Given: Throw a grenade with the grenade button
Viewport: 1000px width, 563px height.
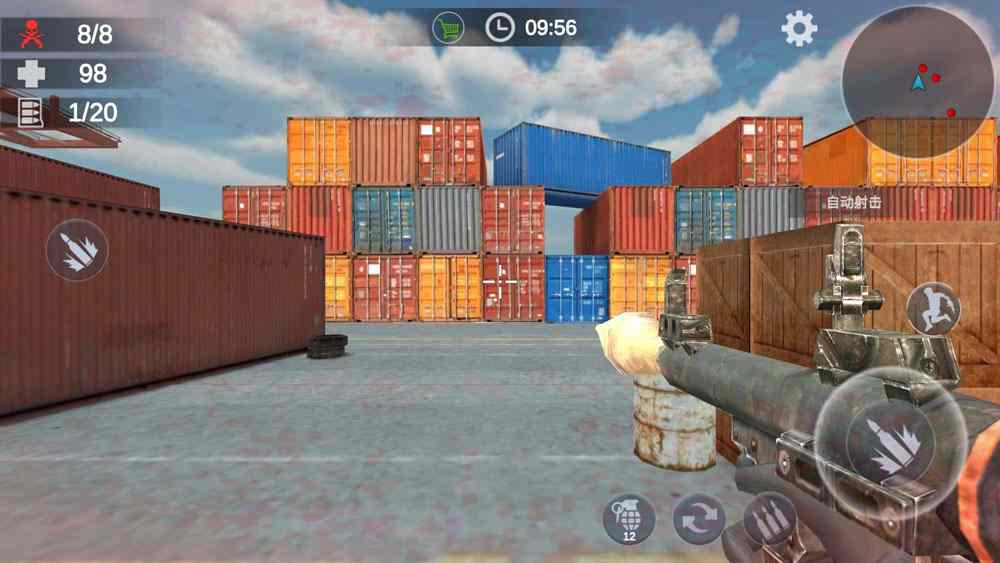Looking at the screenshot, I should coord(629,519).
